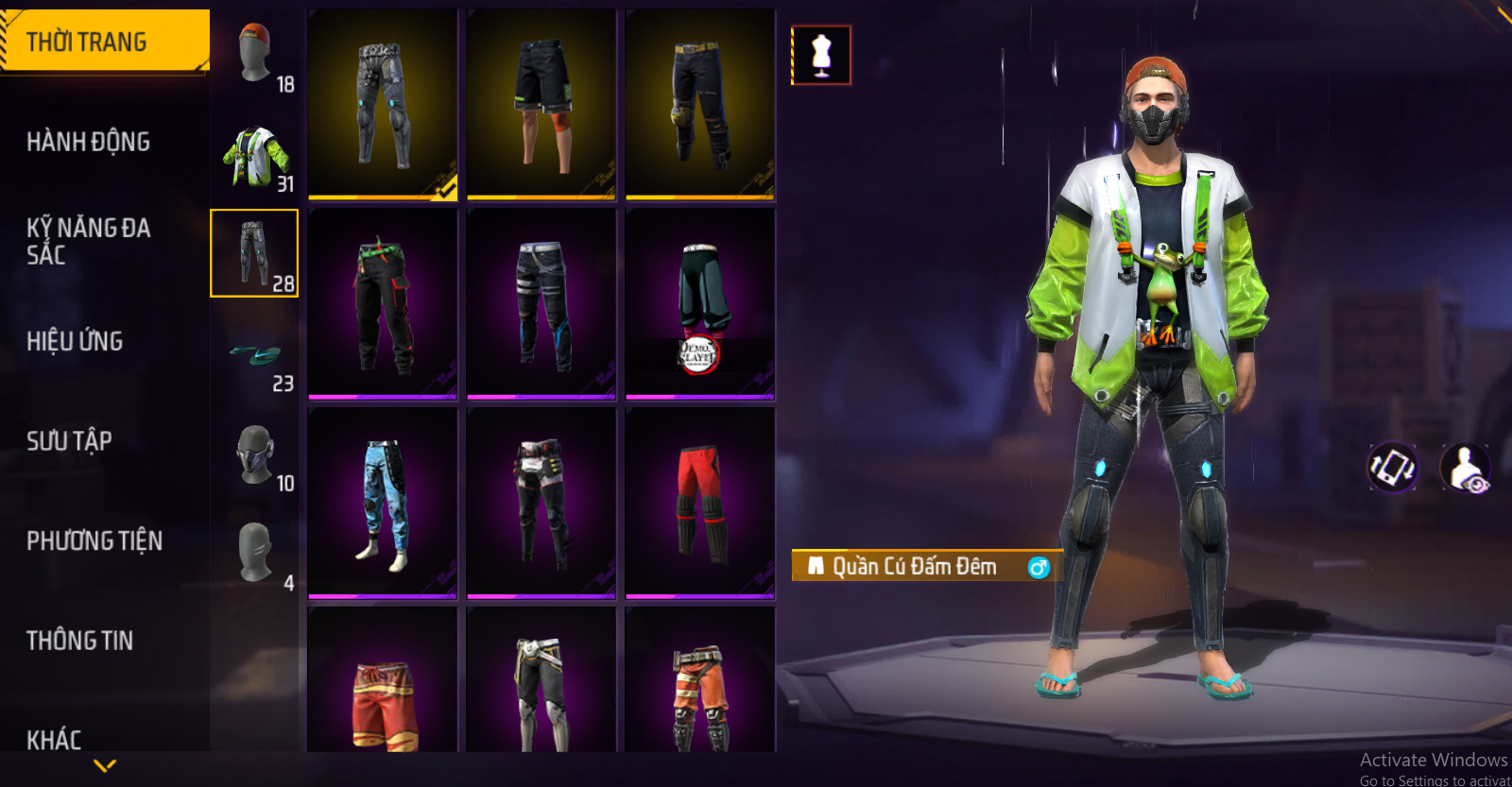
Task: Select the red and black pants
Action: 700,503
